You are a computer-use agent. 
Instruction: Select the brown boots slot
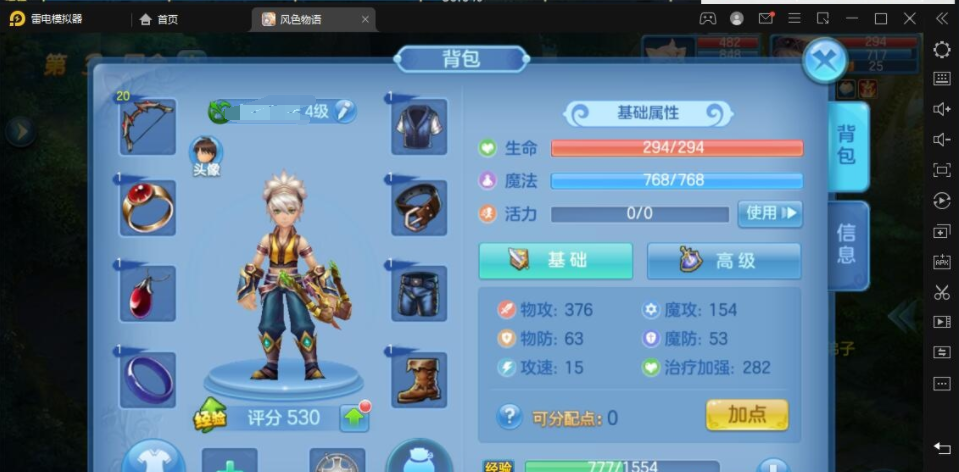(x=419, y=378)
